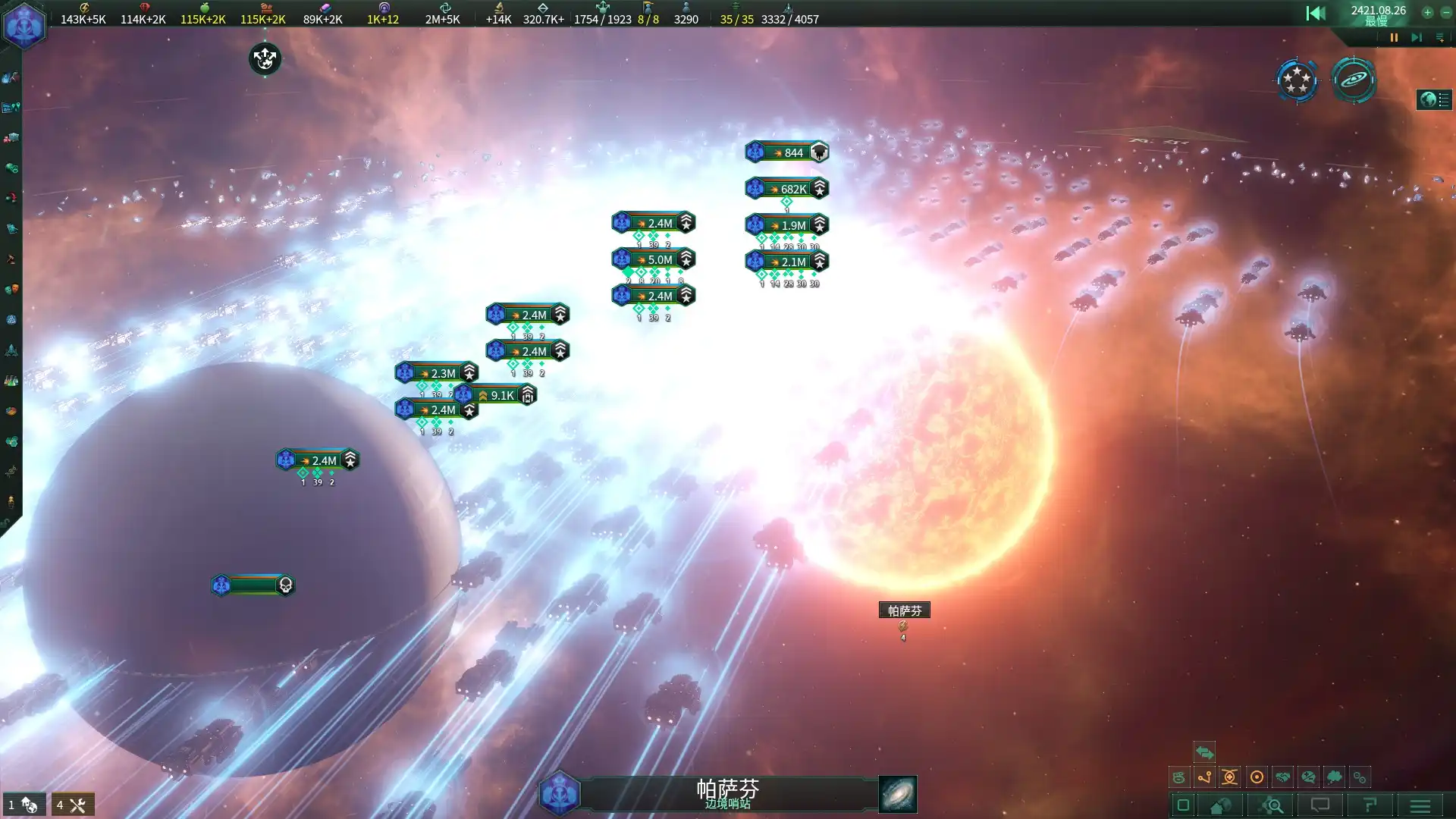Advance one day with the step-forward button
Viewport: 1456px width, 819px height.
[x=1416, y=37]
